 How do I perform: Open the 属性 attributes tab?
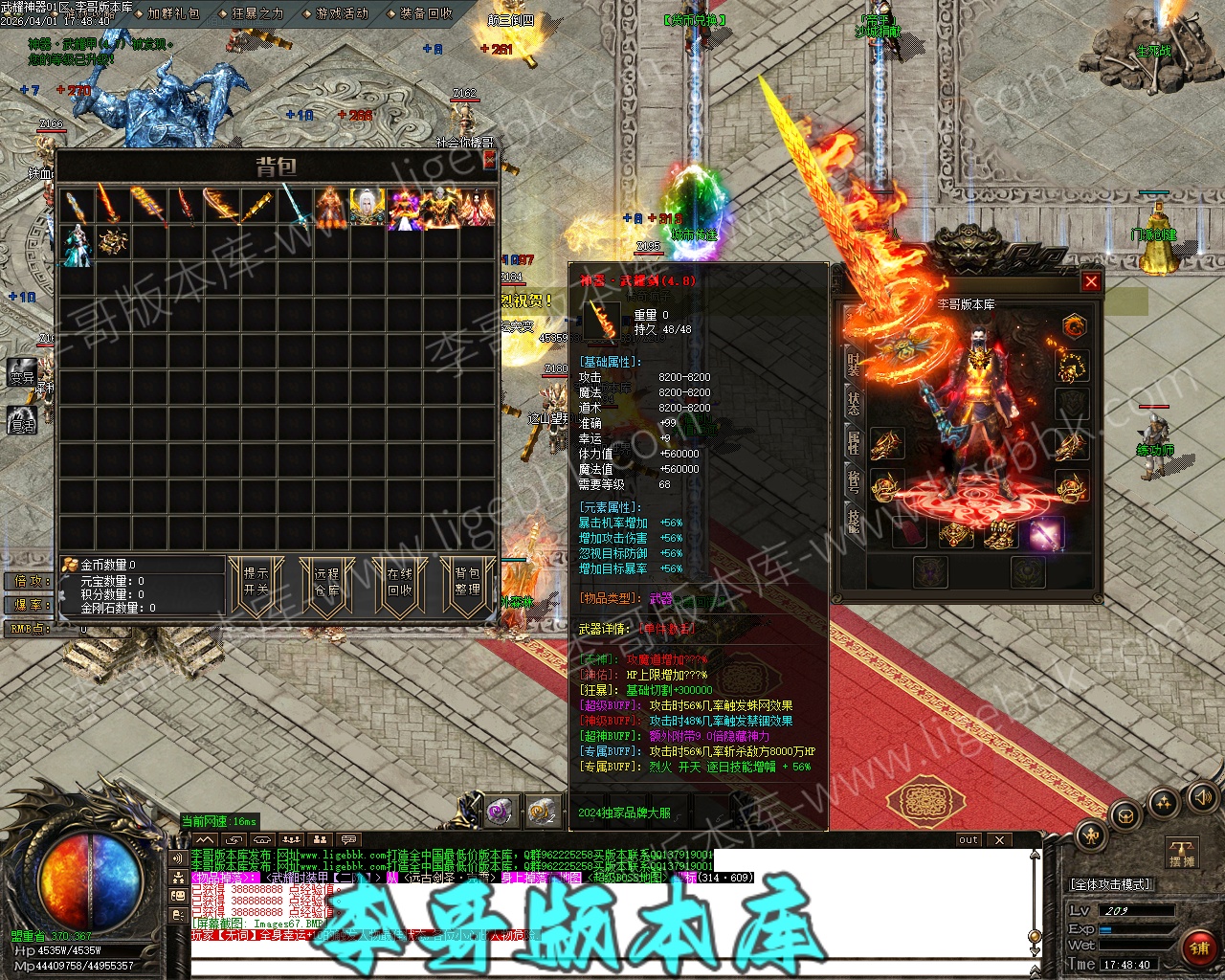click(x=853, y=442)
